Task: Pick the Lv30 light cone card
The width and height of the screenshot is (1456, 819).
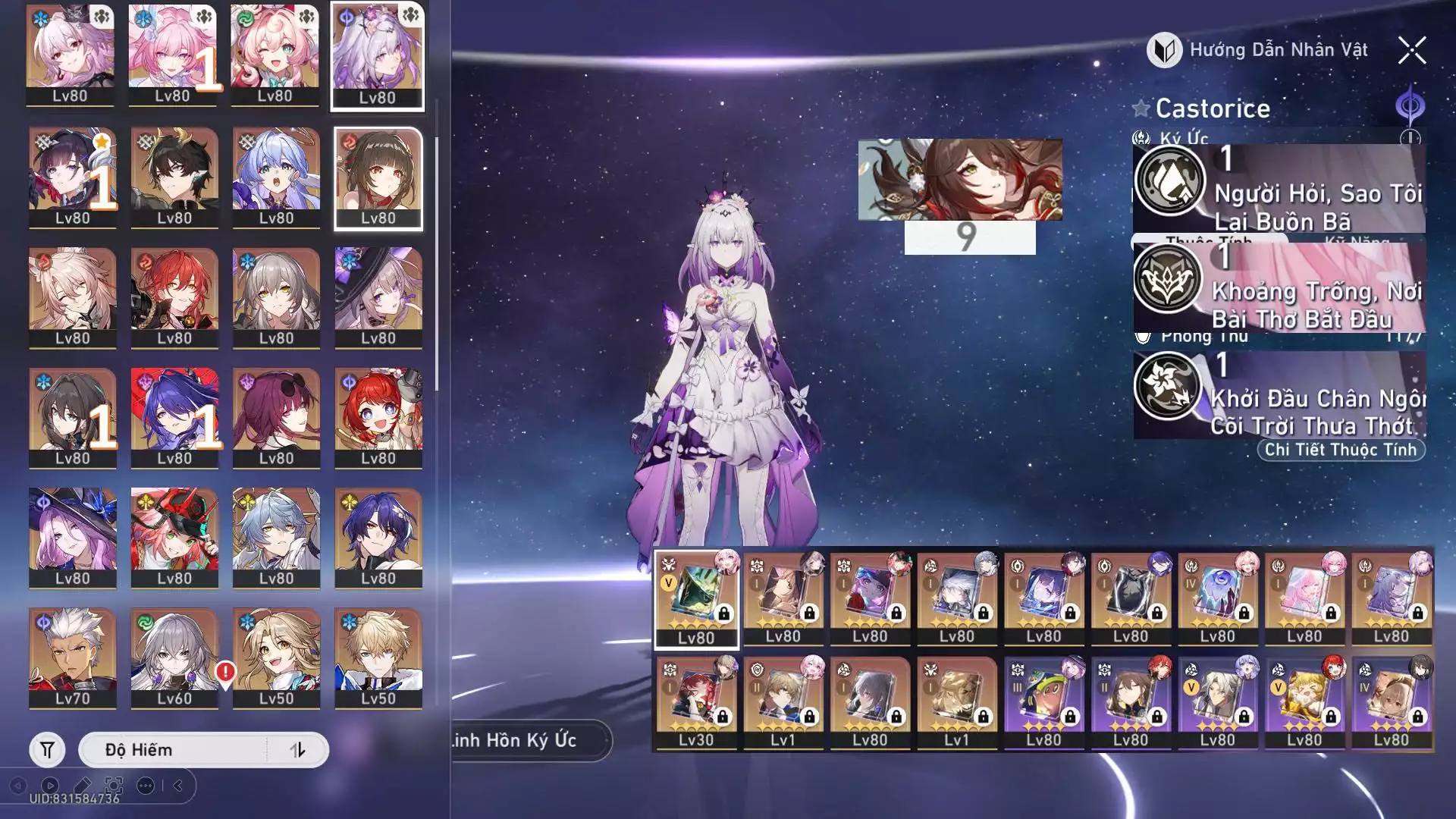Action: pyautogui.click(x=696, y=703)
